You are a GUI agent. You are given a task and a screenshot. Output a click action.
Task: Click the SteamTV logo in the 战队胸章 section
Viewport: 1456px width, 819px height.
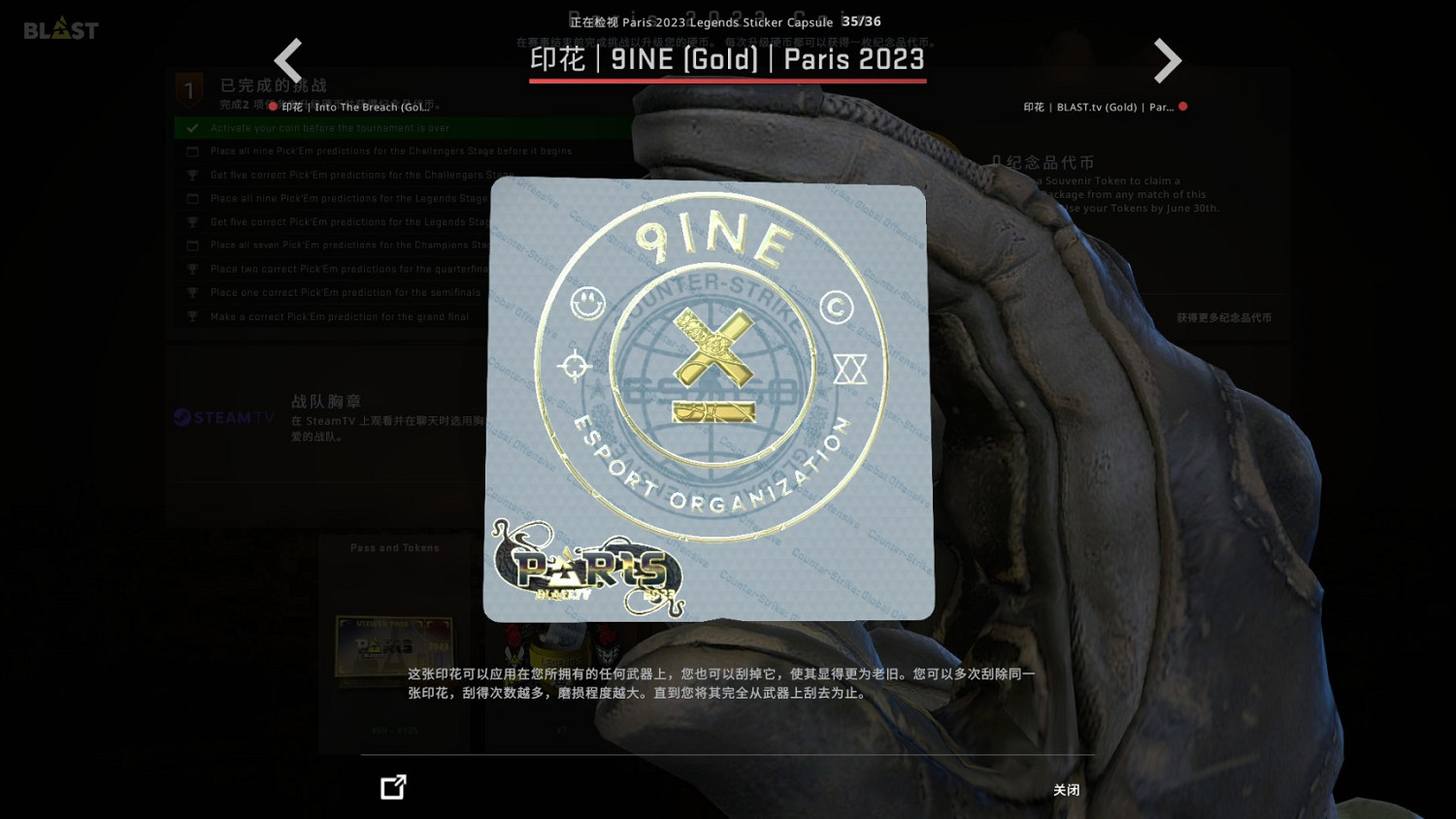222,418
